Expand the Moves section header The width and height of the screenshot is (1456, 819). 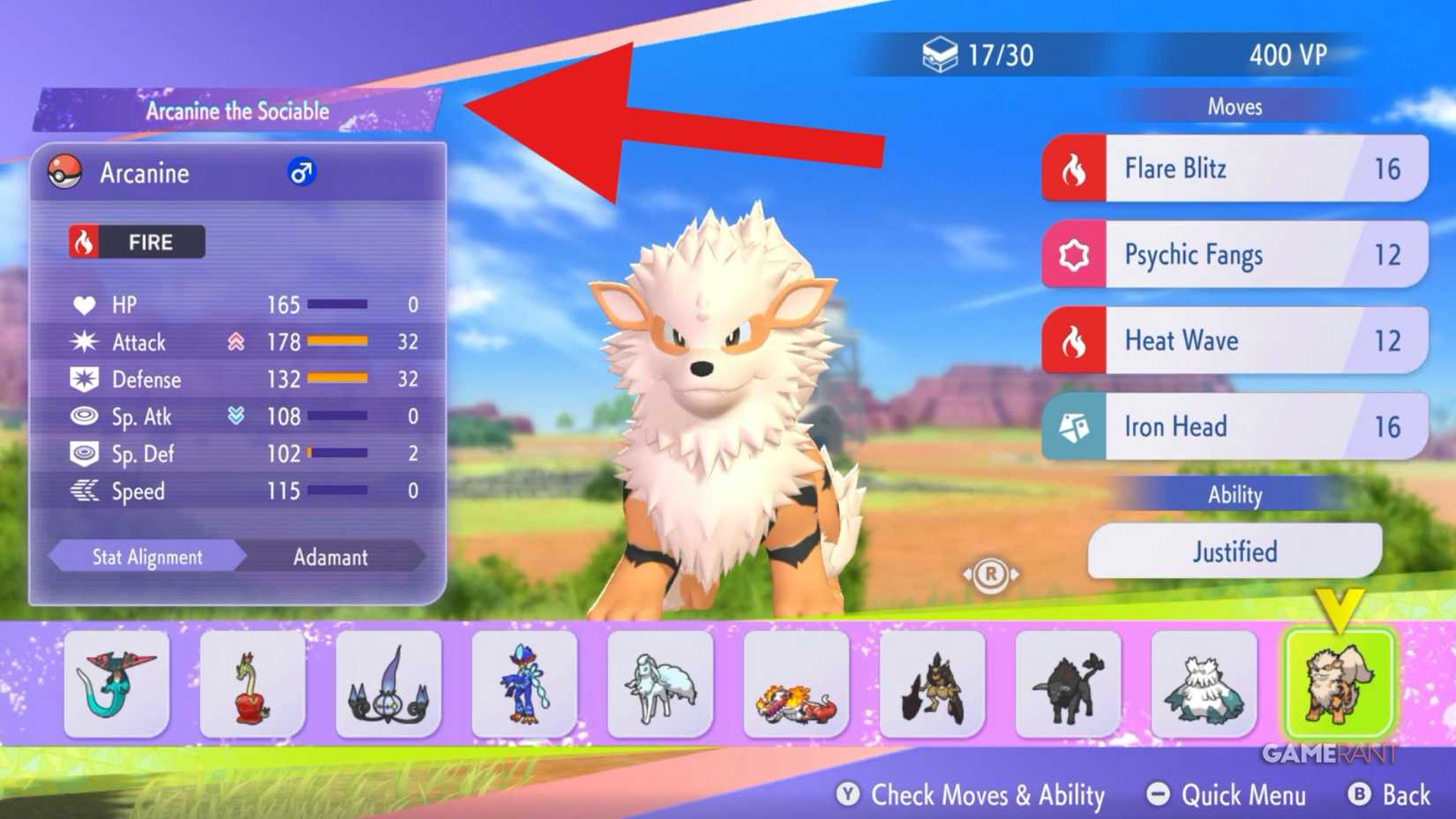point(1234,106)
